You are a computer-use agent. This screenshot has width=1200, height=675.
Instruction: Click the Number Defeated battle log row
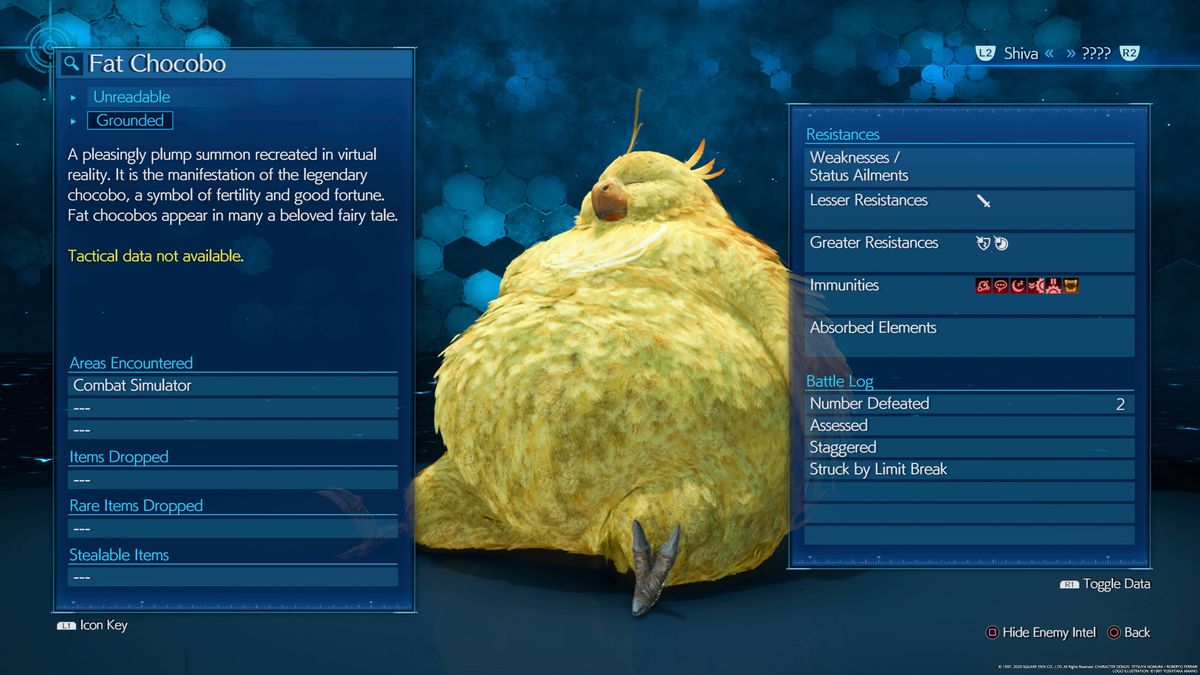pyautogui.click(x=969, y=404)
